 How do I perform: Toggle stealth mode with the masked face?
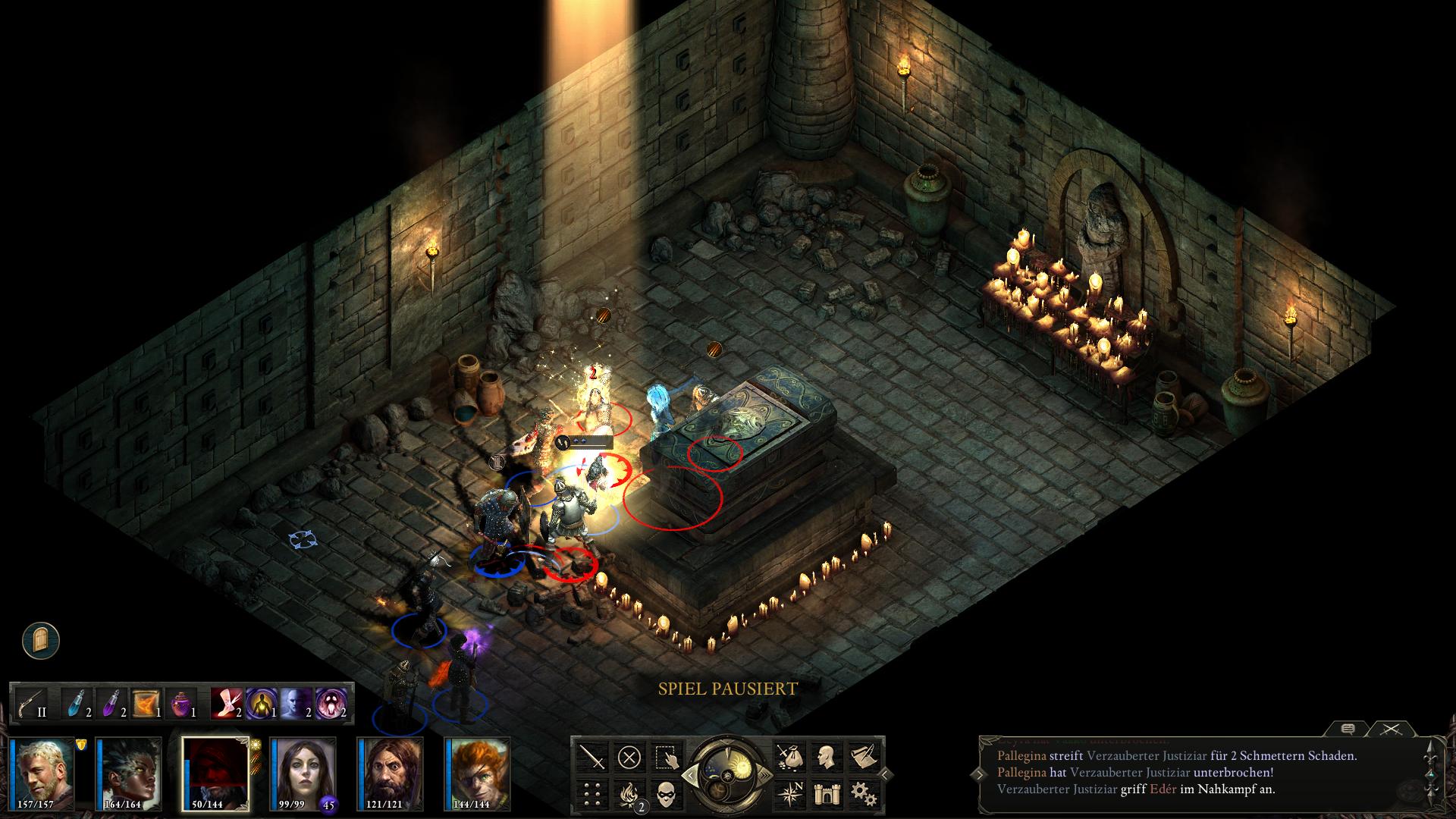tap(665, 793)
